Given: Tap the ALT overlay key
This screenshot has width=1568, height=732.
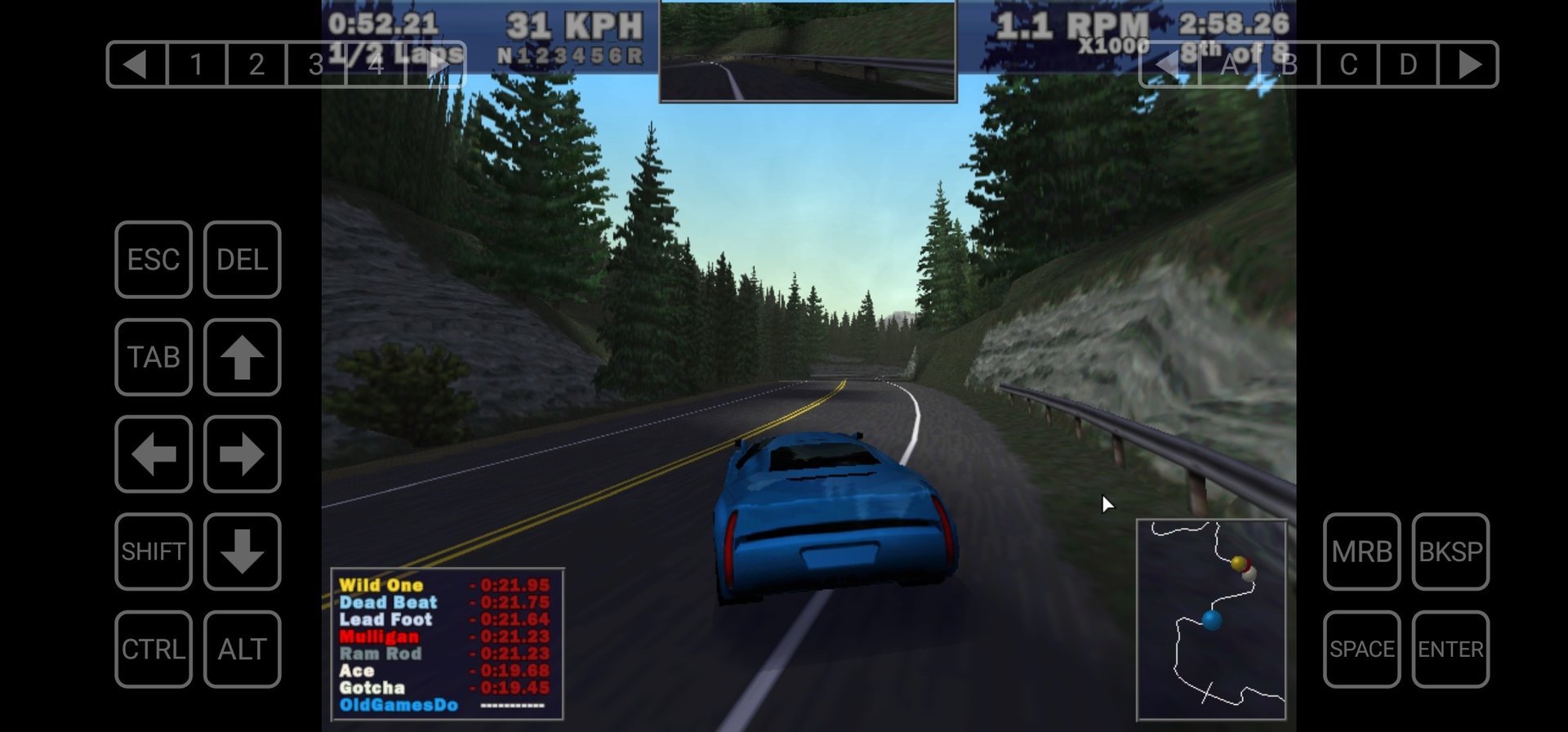Looking at the screenshot, I should click(242, 649).
